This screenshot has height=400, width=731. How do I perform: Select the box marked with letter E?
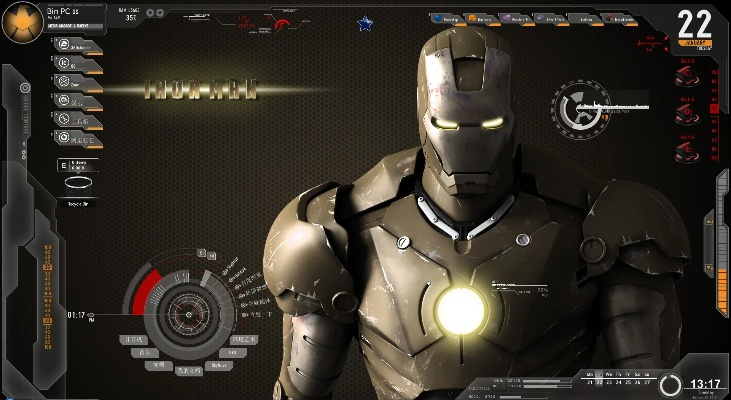click(64, 165)
